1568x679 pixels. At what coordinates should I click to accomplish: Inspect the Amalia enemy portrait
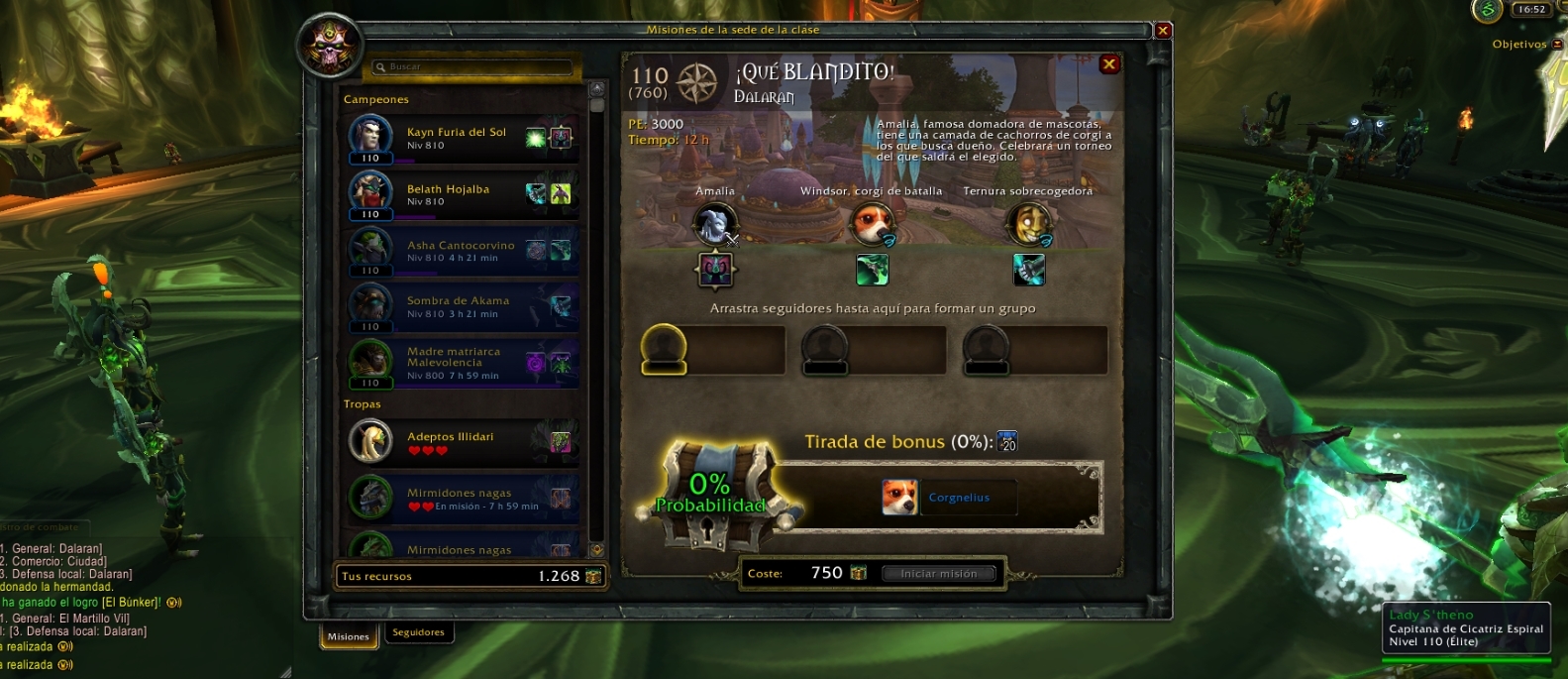pyautogui.click(x=714, y=224)
